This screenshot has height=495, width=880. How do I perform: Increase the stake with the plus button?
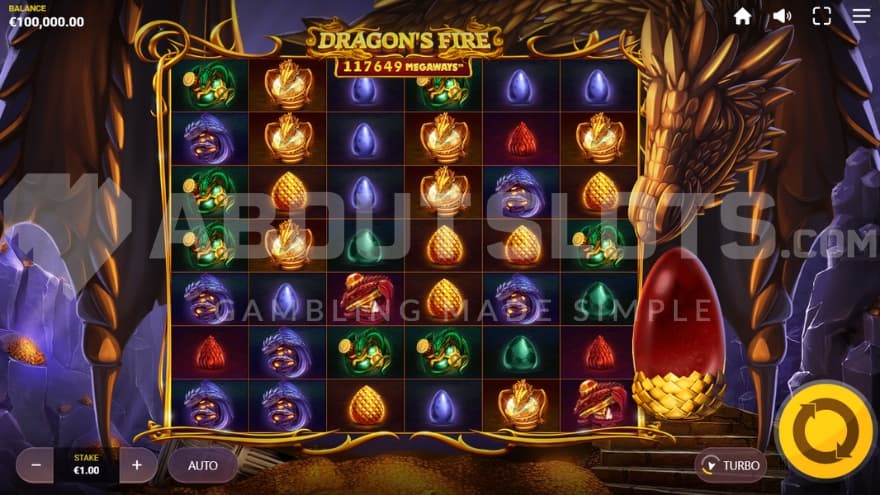click(137, 465)
